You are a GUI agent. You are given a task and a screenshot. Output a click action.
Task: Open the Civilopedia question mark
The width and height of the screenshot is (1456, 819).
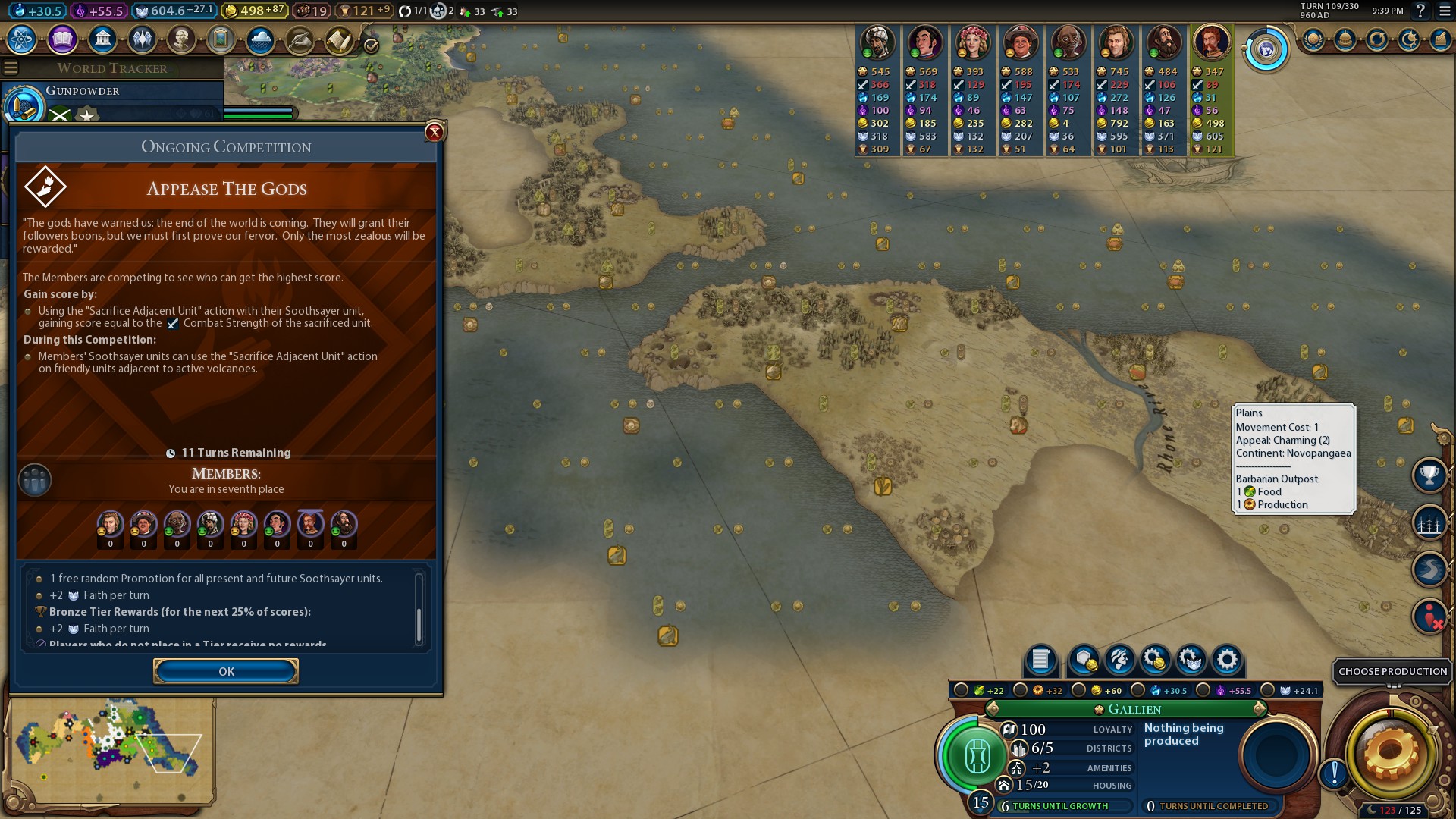point(1420,11)
